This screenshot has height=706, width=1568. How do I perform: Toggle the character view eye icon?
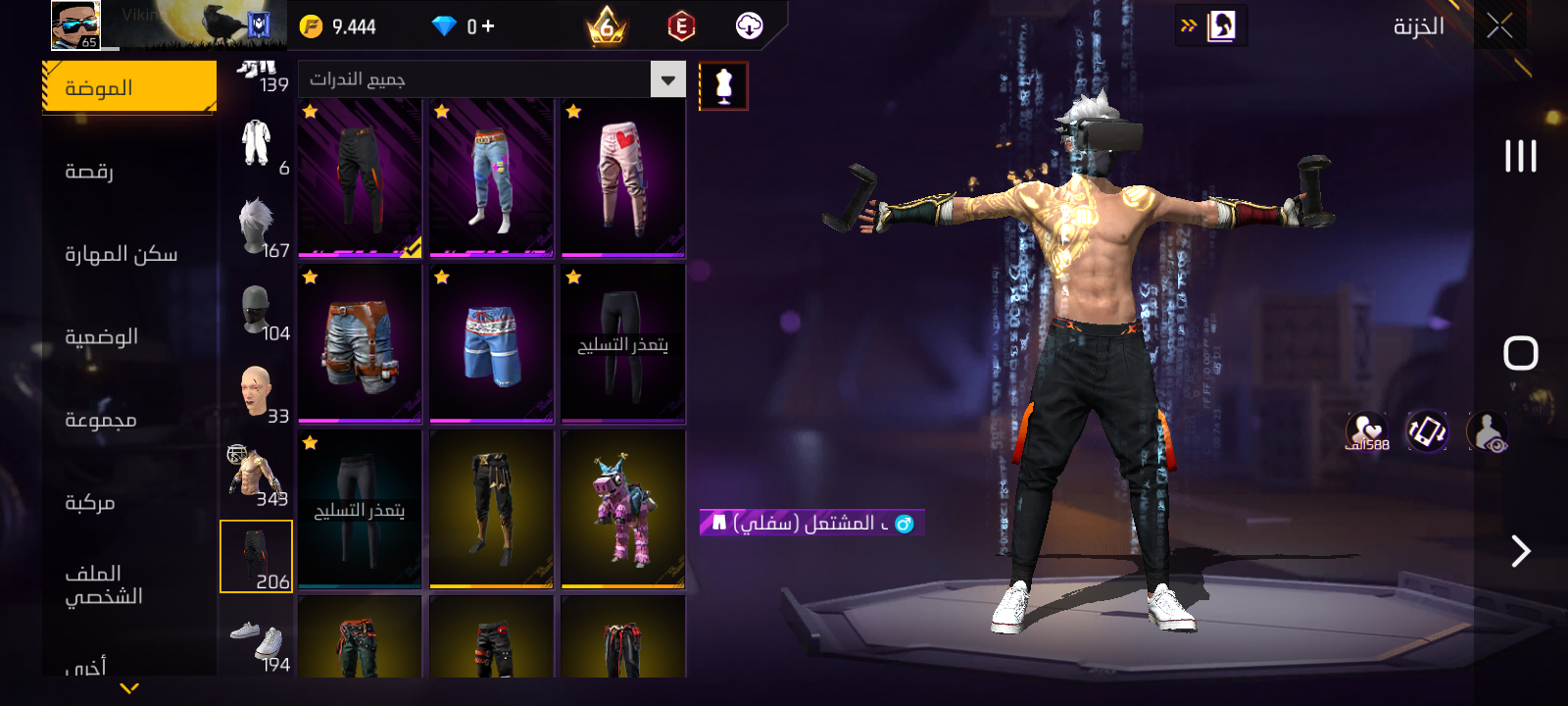[1487, 431]
